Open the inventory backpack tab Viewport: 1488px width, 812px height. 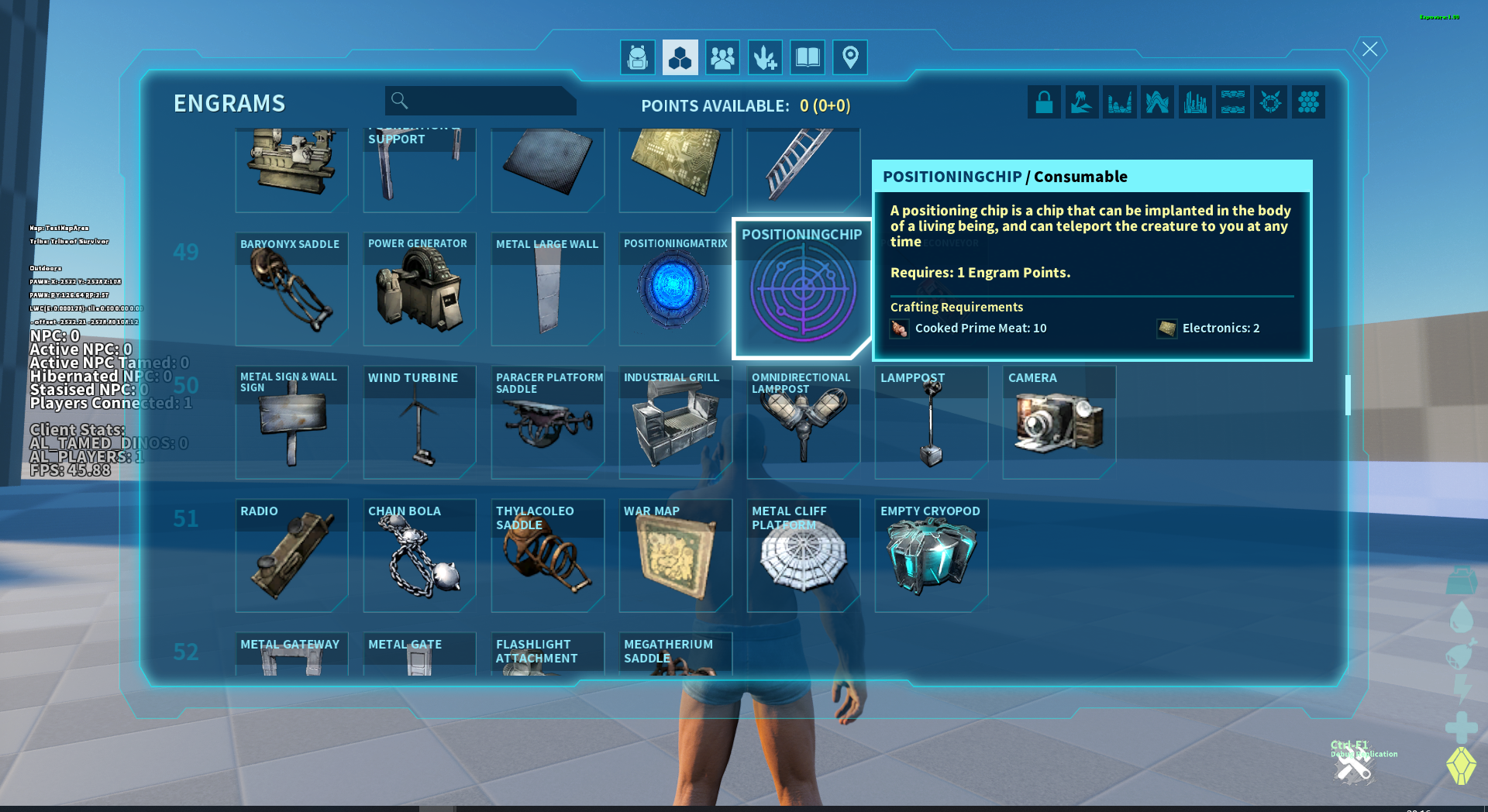pos(637,58)
